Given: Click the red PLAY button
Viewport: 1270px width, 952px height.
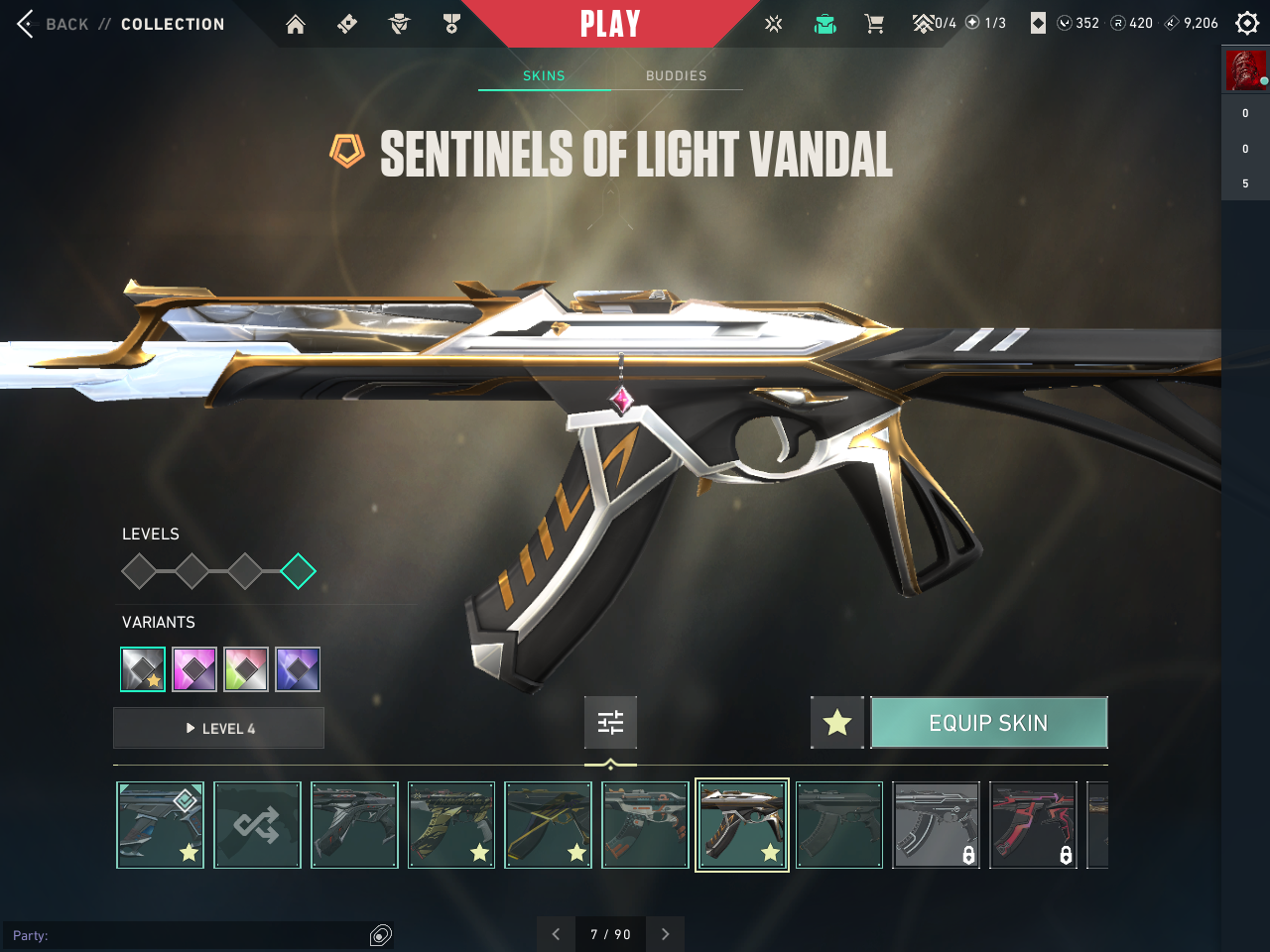Looking at the screenshot, I should pos(610,24).
